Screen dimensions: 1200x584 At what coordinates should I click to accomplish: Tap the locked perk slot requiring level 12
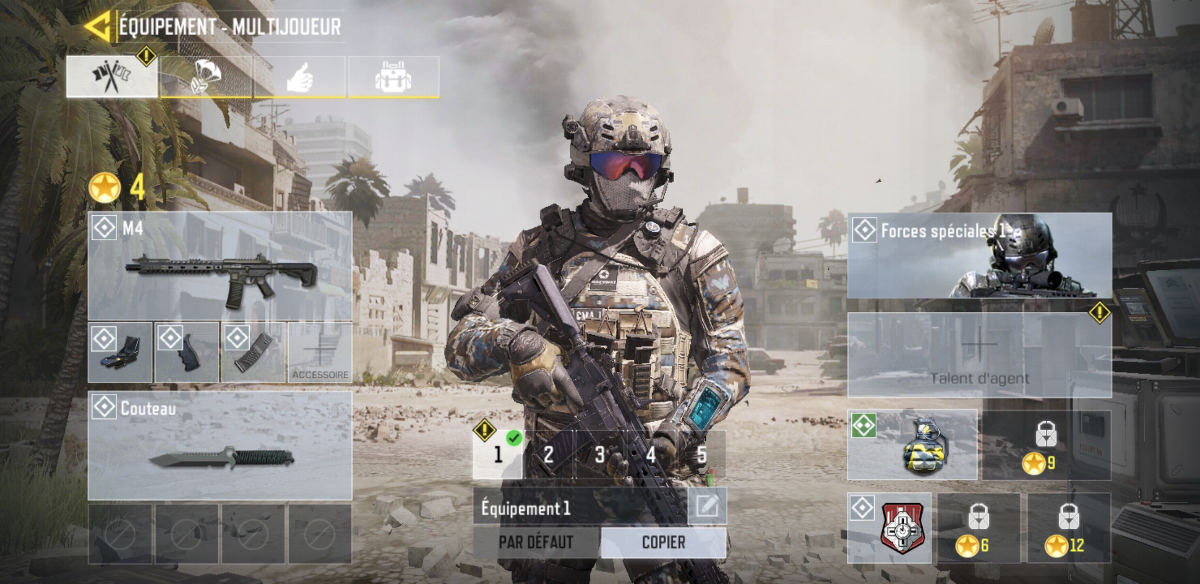click(x=1069, y=528)
